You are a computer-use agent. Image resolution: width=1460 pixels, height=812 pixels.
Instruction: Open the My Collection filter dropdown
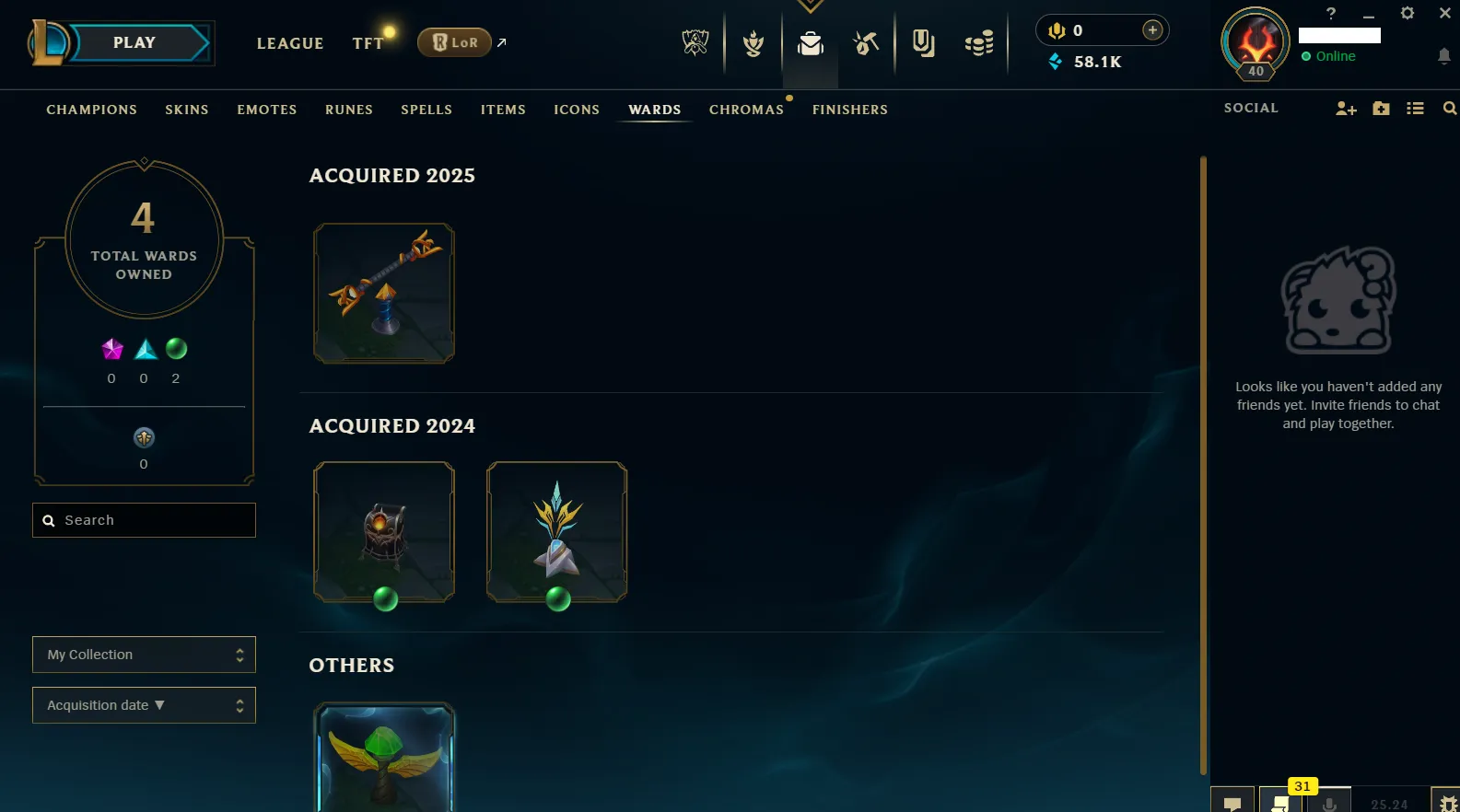145,655
